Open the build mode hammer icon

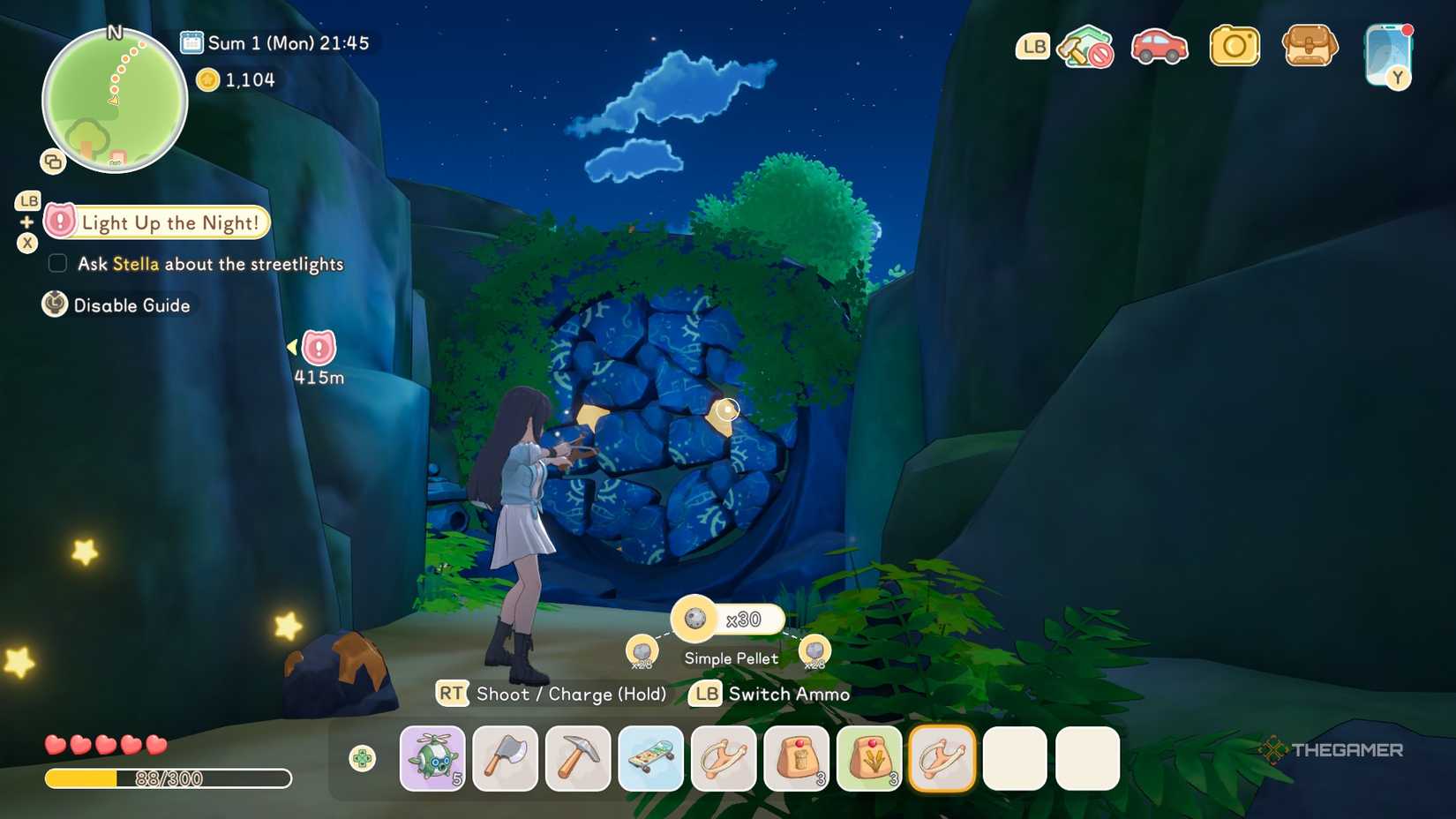[1084, 46]
